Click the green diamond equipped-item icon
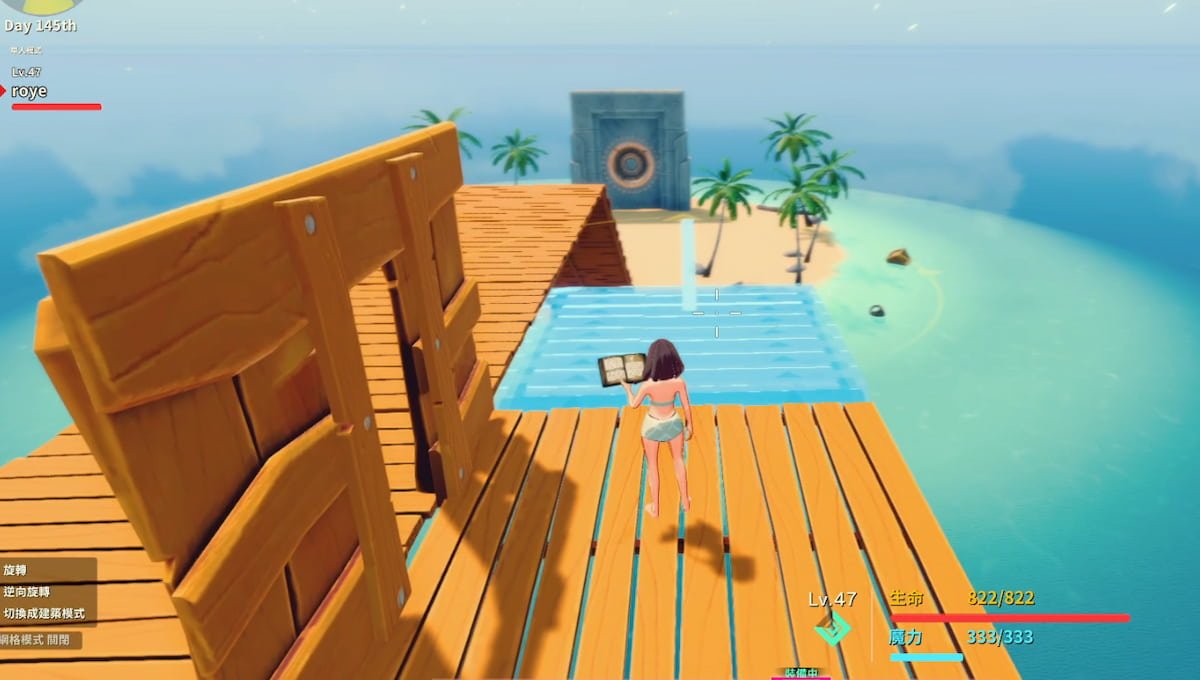The height and width of the screenshot is (680, 1200). 832,627
